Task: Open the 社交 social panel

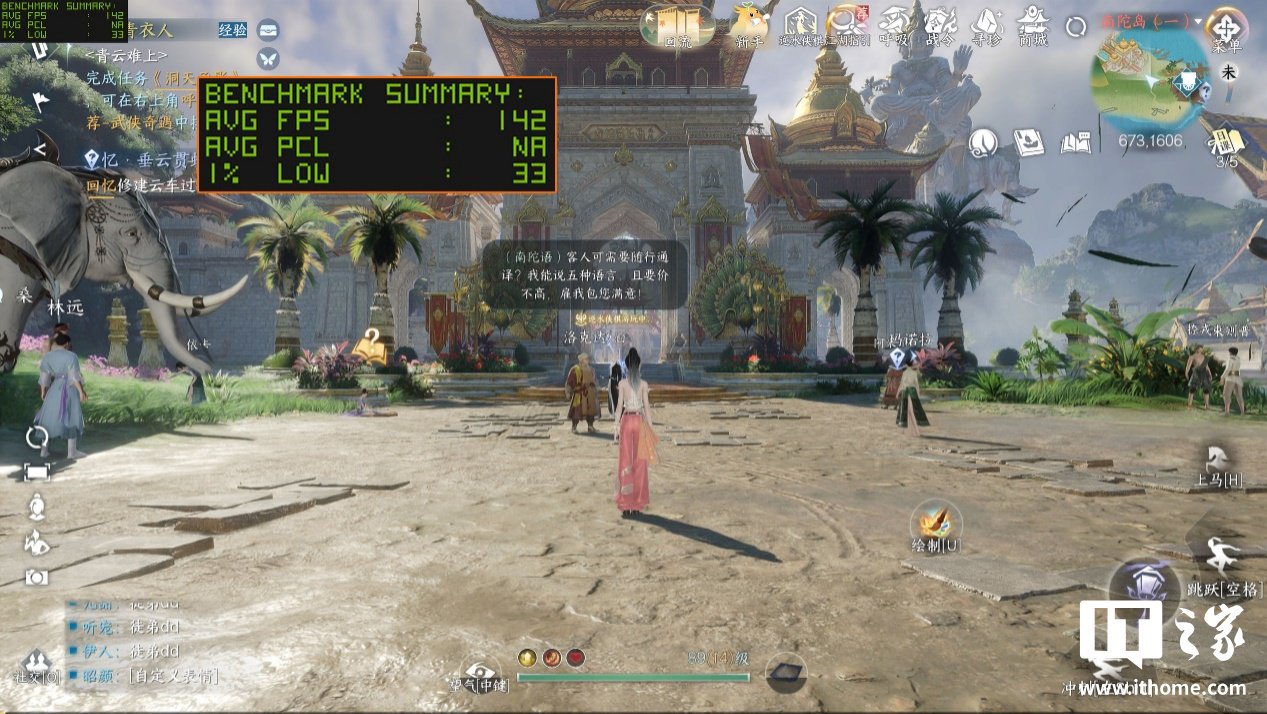Action: (x=37, y=663)
